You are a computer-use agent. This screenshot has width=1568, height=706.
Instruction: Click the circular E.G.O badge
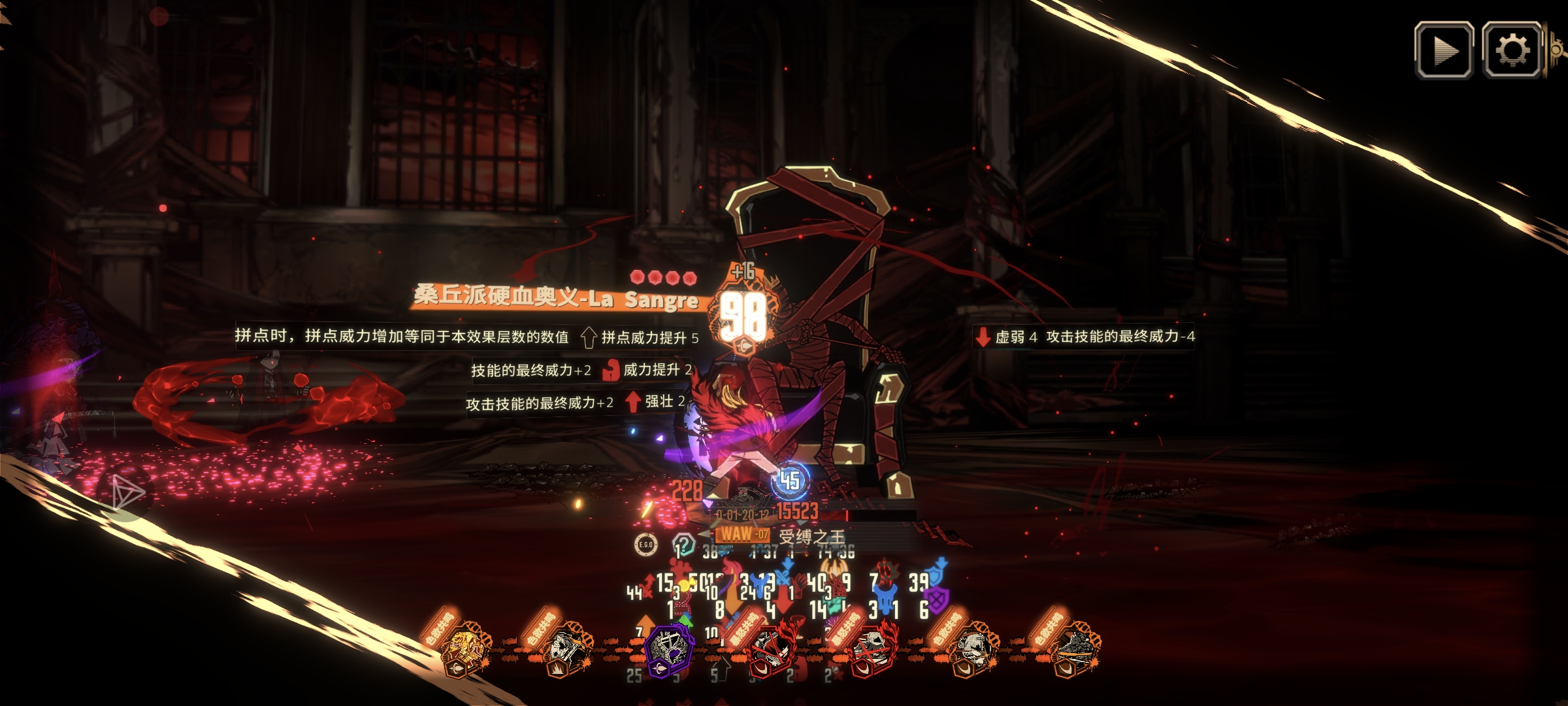645,545
